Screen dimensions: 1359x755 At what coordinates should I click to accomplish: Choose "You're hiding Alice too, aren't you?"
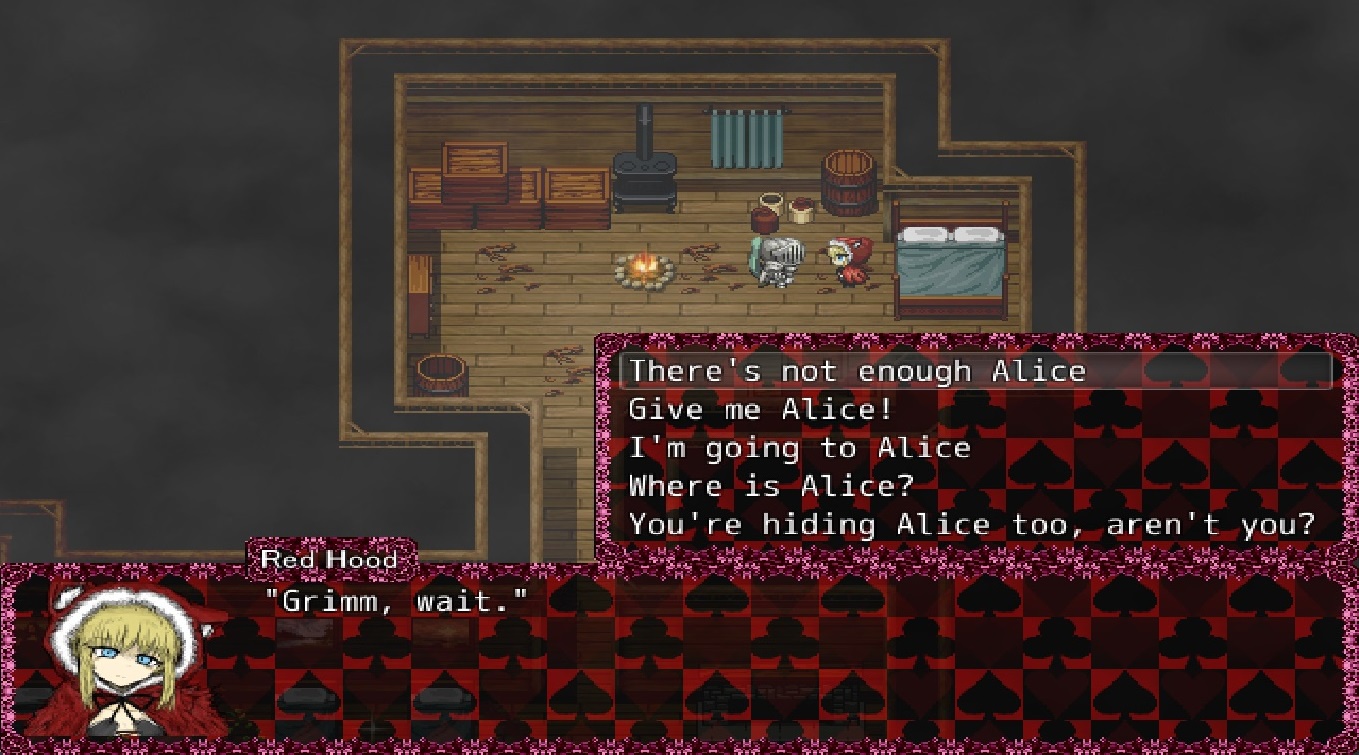[970, 525]
